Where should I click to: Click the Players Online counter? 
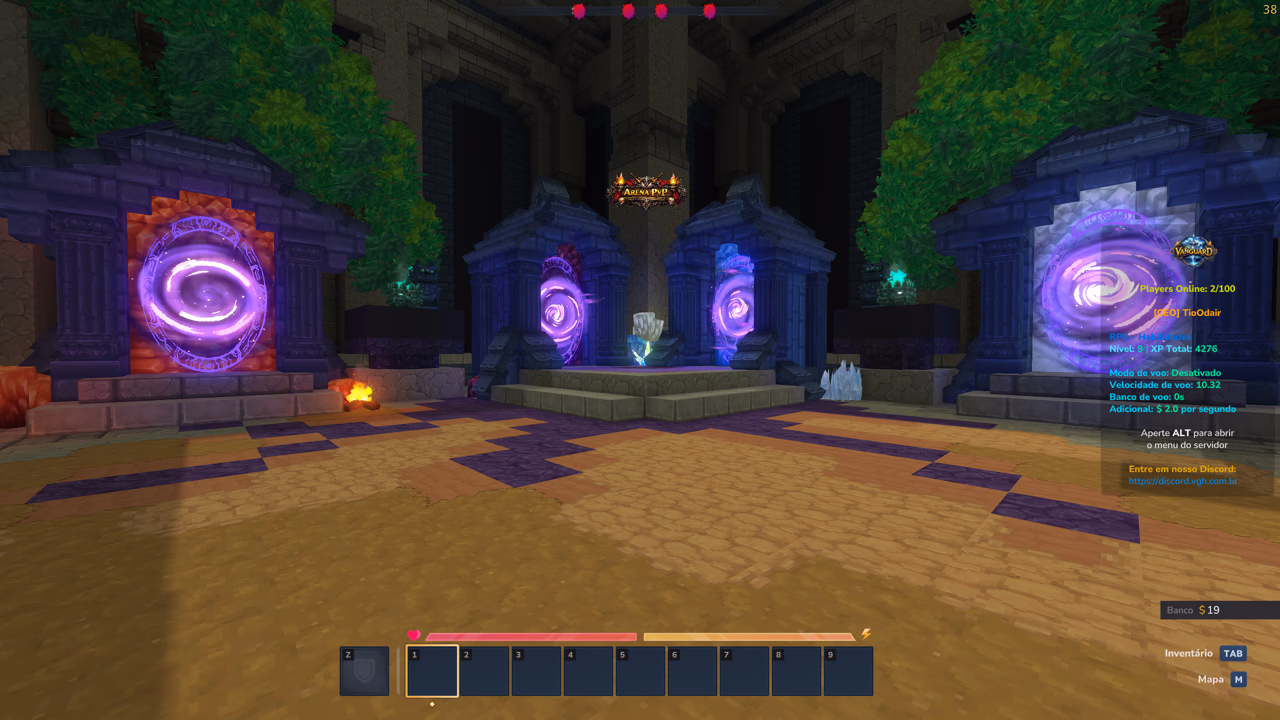[x=1187, y=288]
